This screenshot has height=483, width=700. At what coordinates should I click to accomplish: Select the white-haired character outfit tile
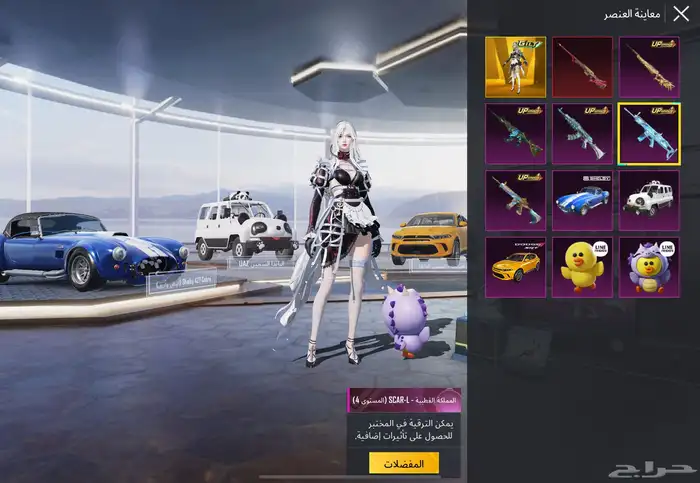[515, 66]
